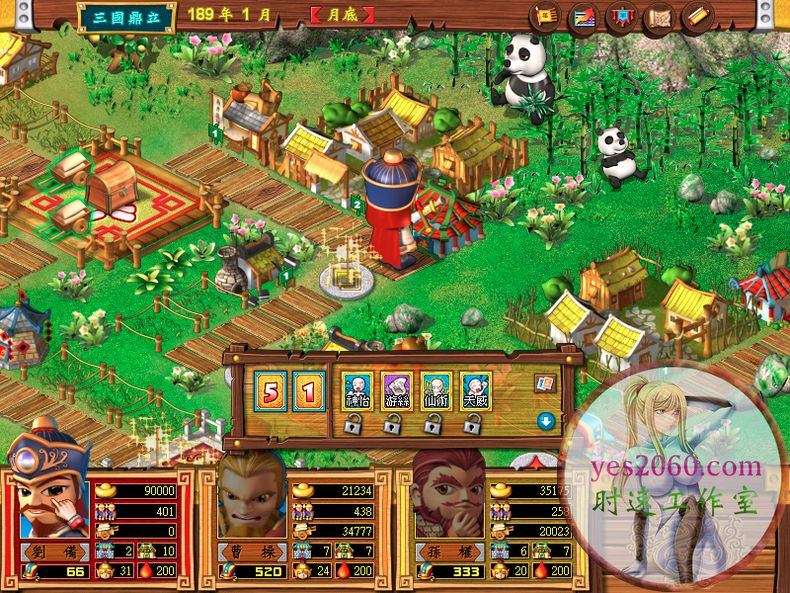Choose the 天威 skill card
Viewport: 790px width, 593px height.
click(x=474, y=388)
